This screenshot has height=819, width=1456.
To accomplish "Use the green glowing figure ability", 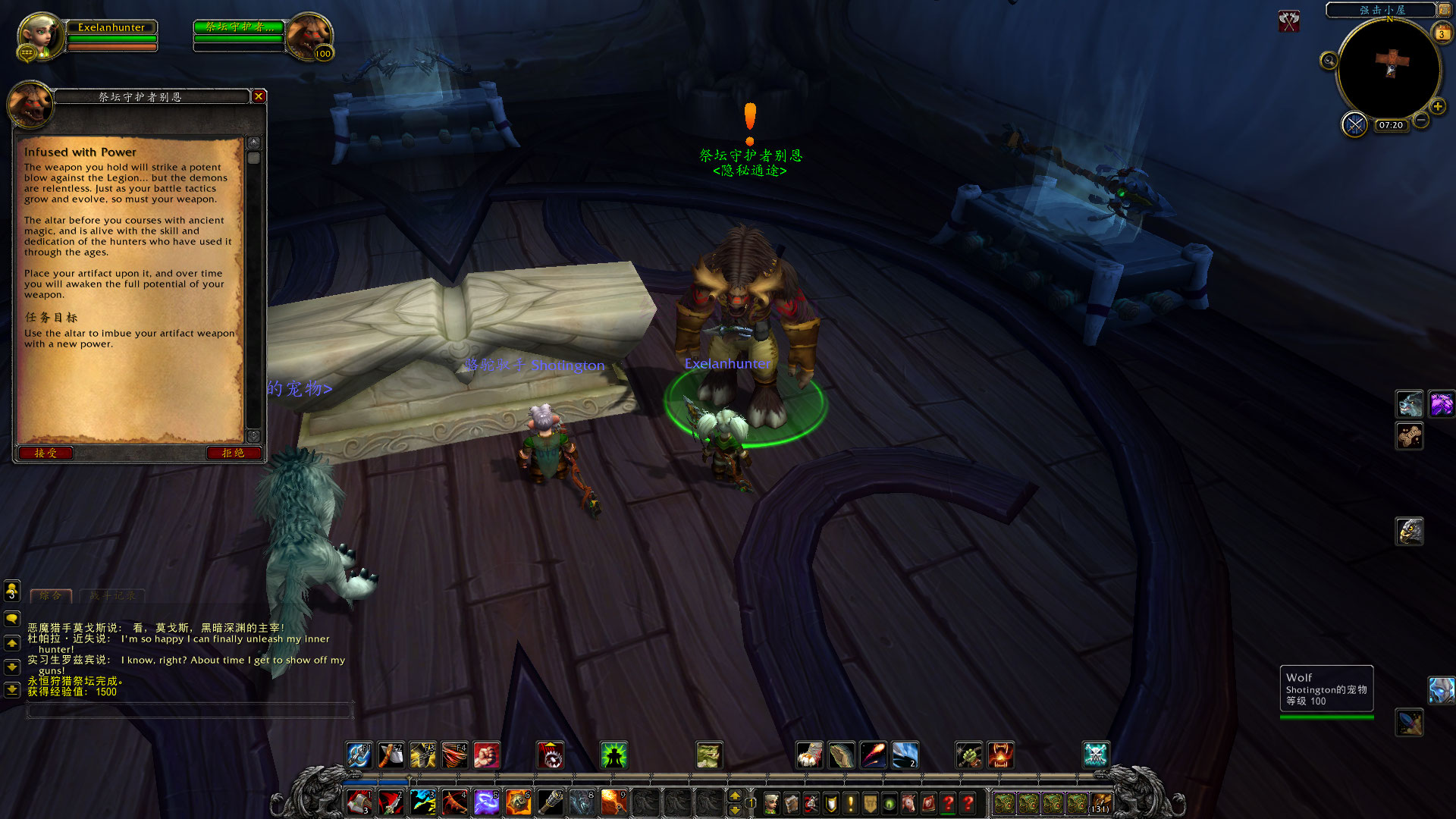I will [x=613, y=755].
